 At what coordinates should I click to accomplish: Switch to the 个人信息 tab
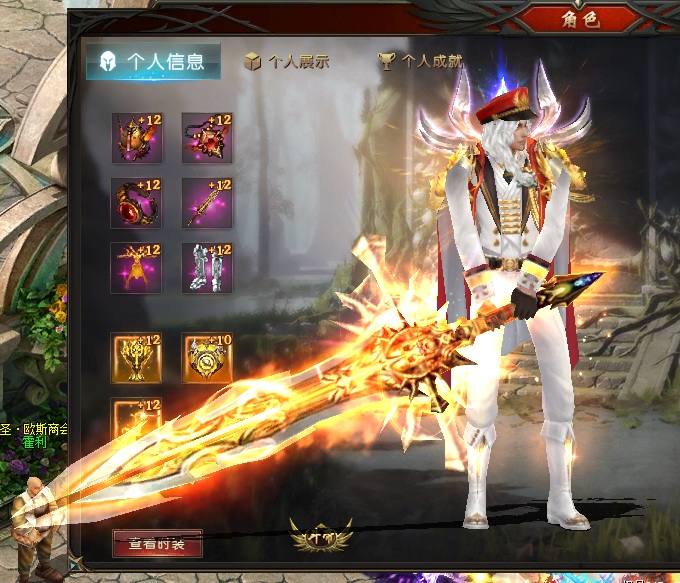153,62
